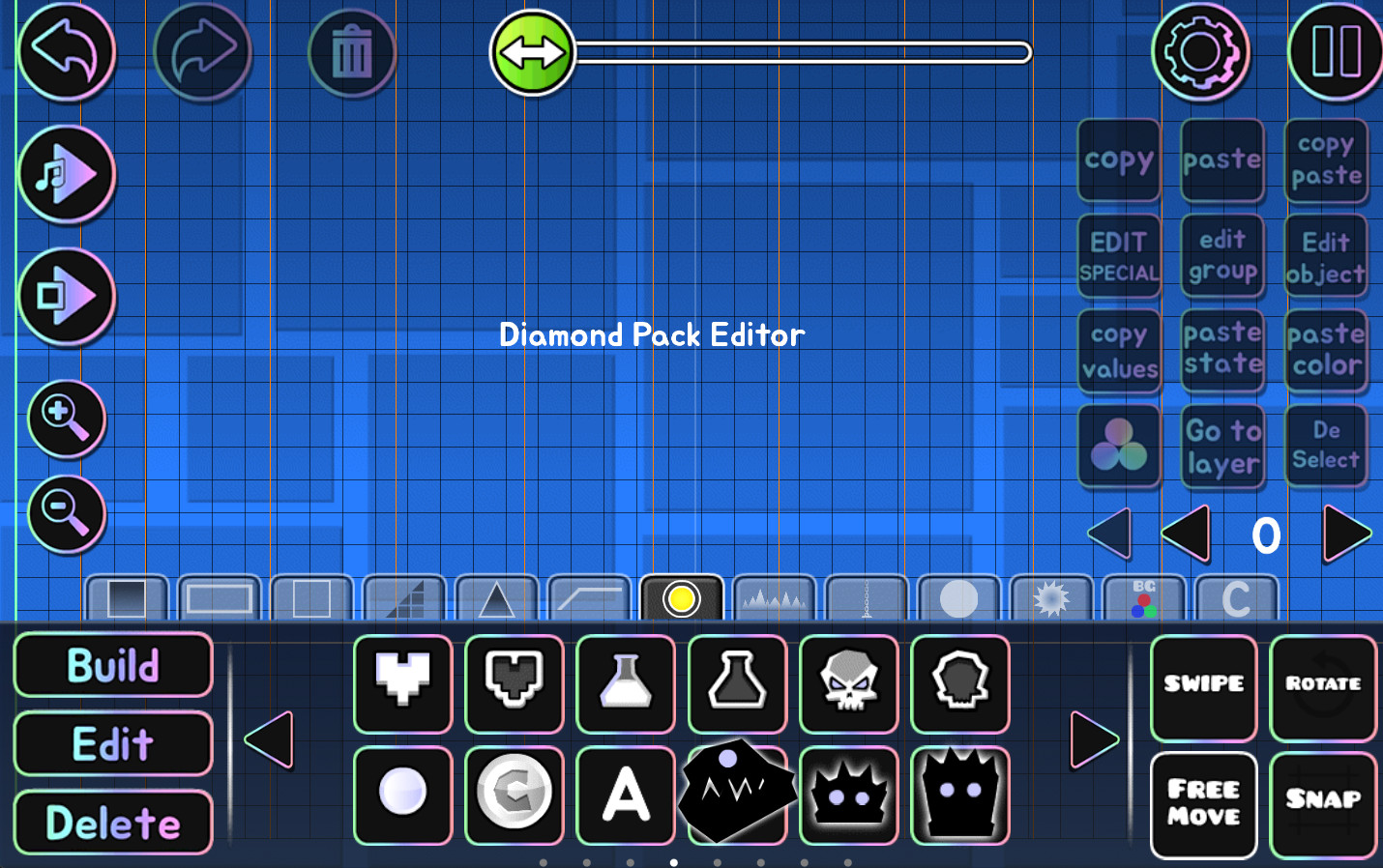
Task: Open the trash/delete icon at top
Action: [x=351, y=52]
